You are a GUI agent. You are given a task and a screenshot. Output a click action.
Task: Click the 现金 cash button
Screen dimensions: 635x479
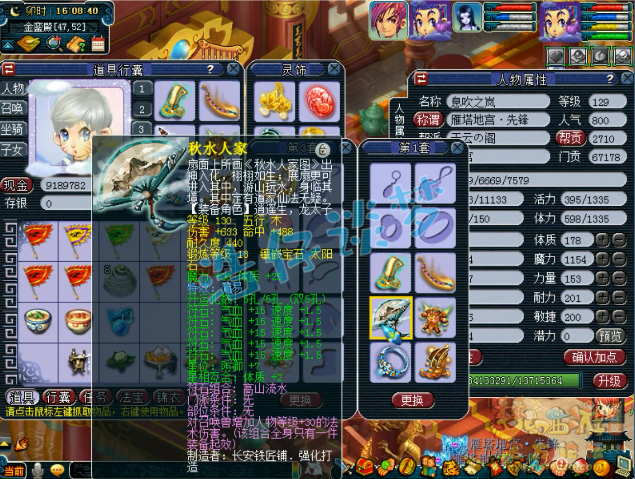pos(15,184)
